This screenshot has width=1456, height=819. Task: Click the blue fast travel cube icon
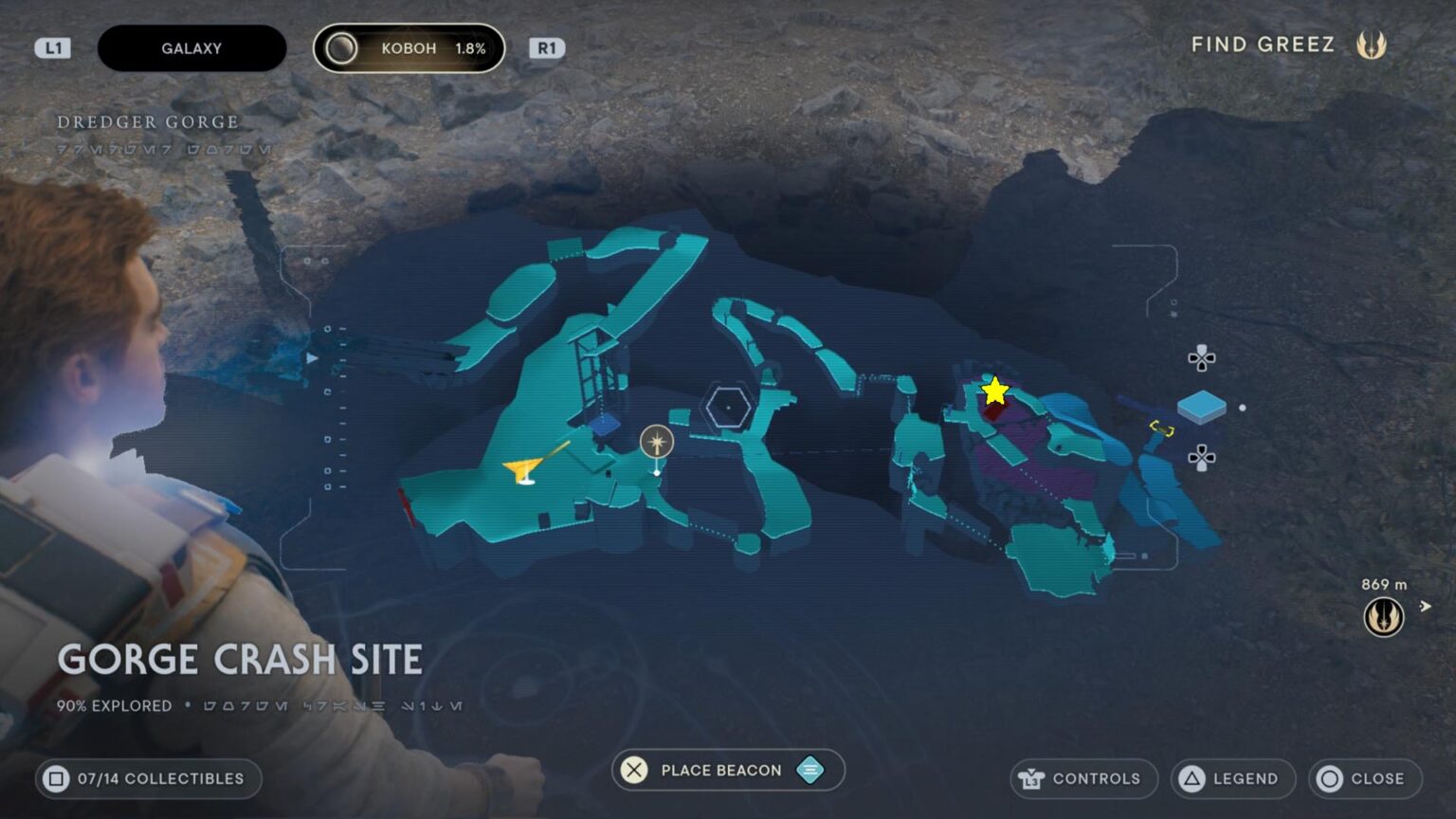click(x=1202, y=408)
